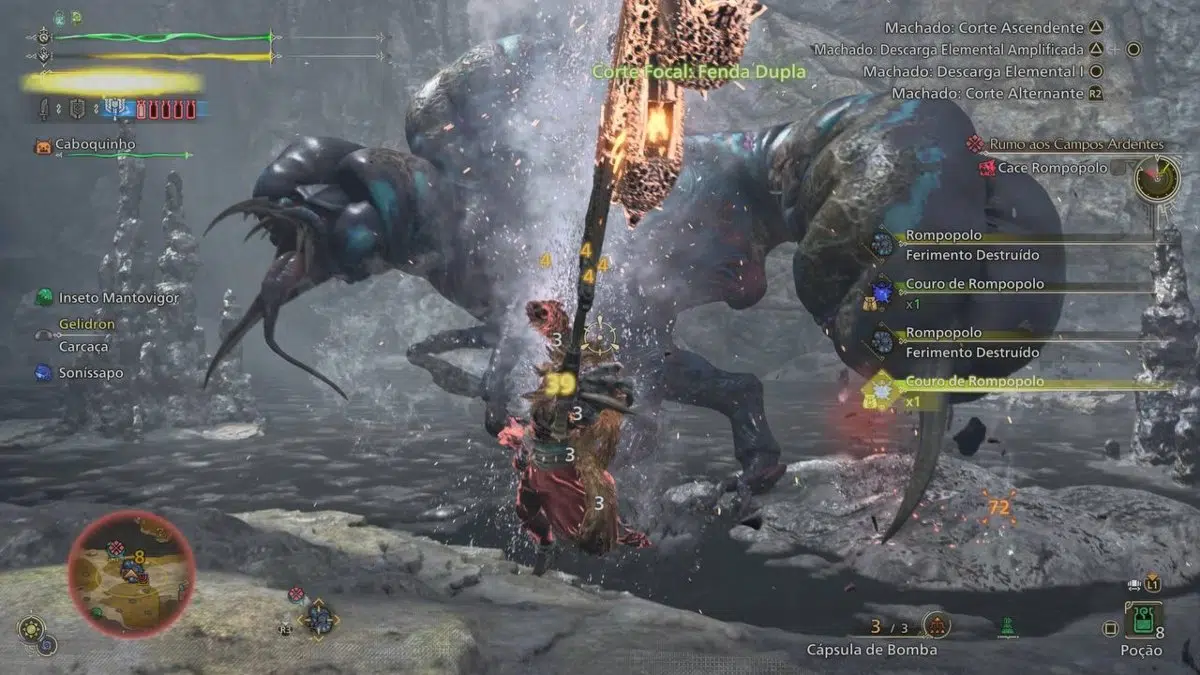
Task: Click the green trap item icon
Action: 1007,627
